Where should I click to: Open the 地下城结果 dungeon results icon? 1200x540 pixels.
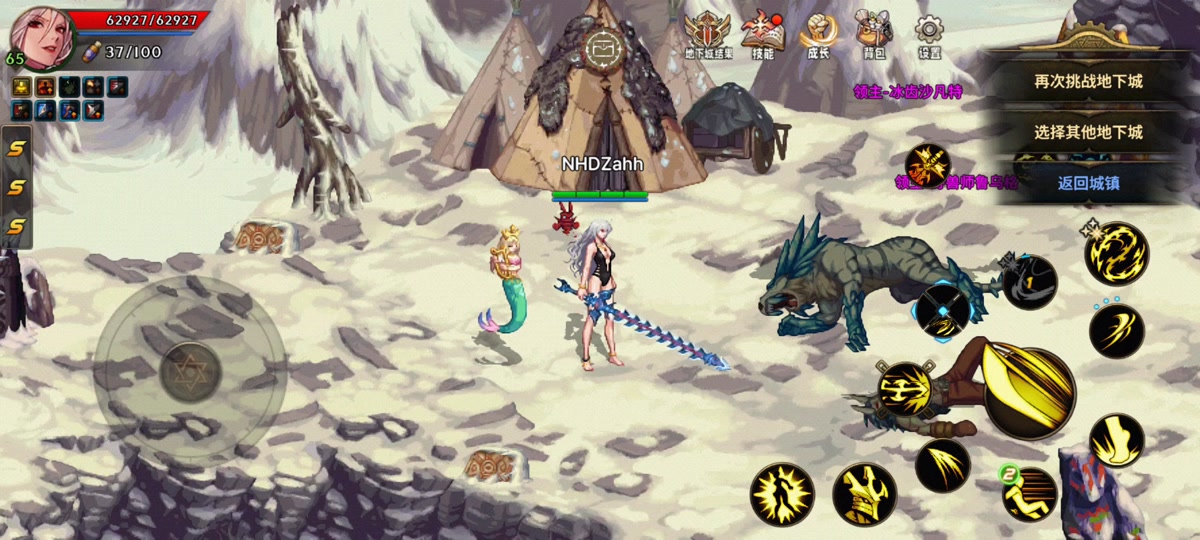click(708, 34)
